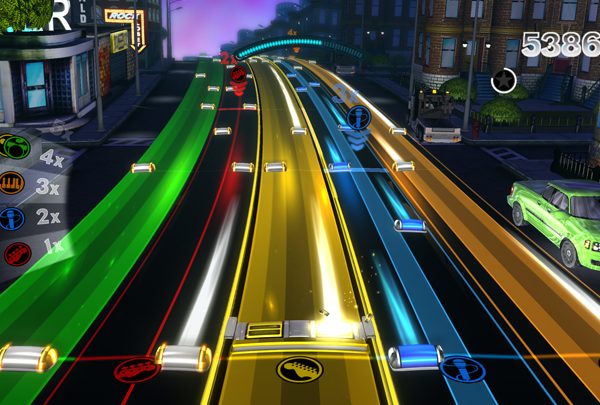This screenshot has height=405, width=600.
Task: Select the blue vocals icon at the blue lane's base
Action: click(x=462, y=370)
